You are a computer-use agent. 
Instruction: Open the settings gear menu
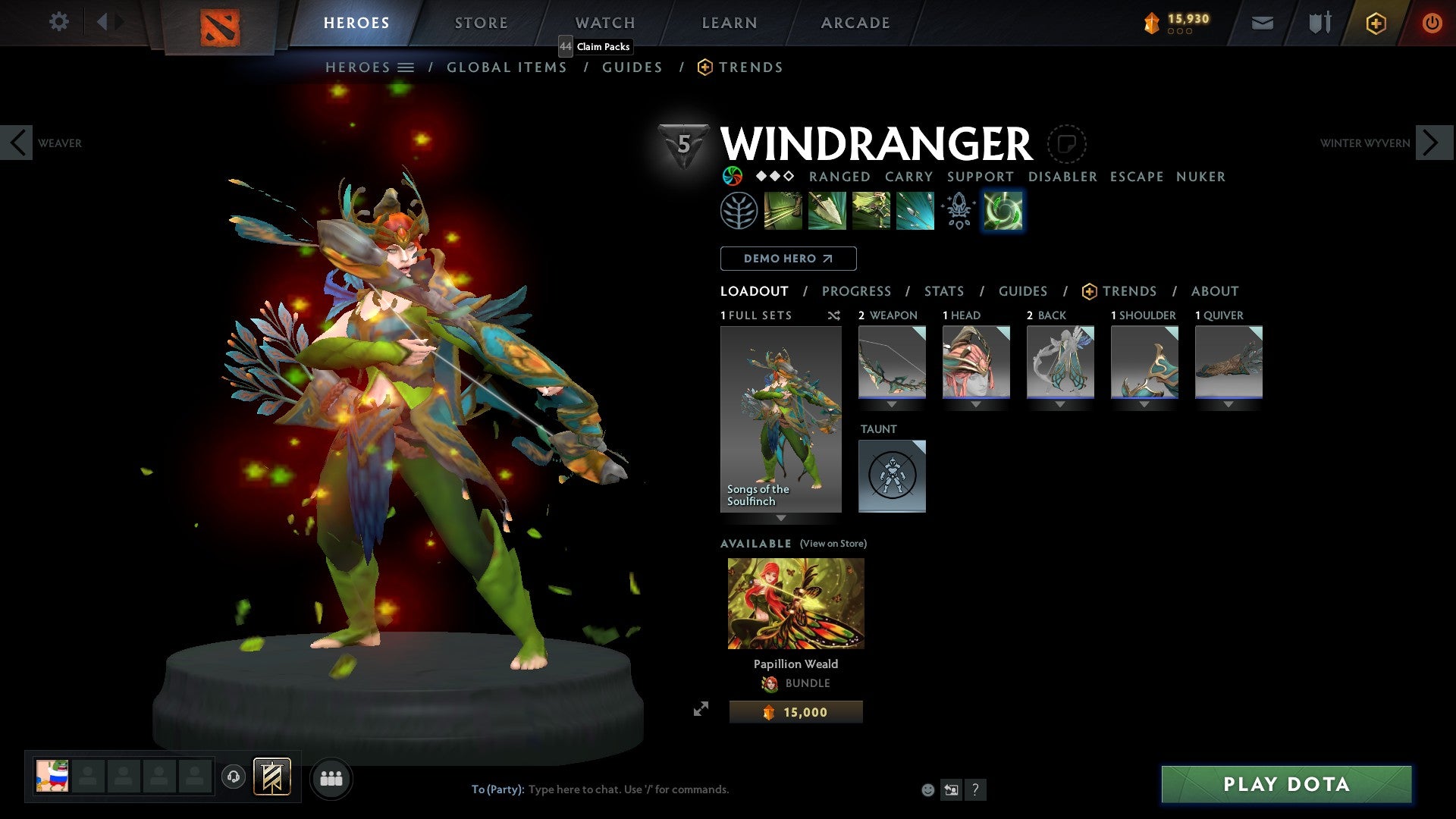point(58,22)
